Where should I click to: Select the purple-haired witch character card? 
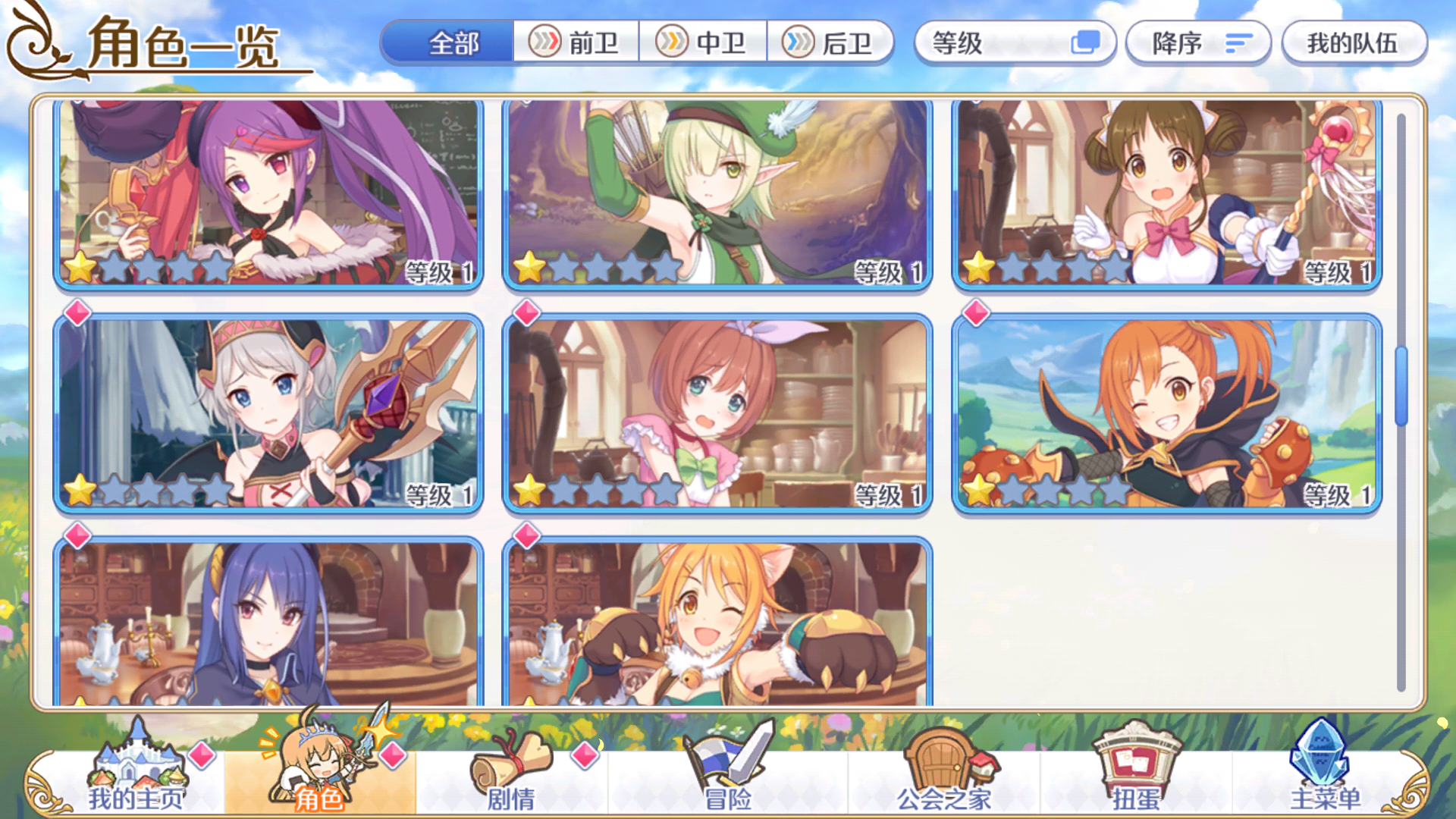point(268,192)
